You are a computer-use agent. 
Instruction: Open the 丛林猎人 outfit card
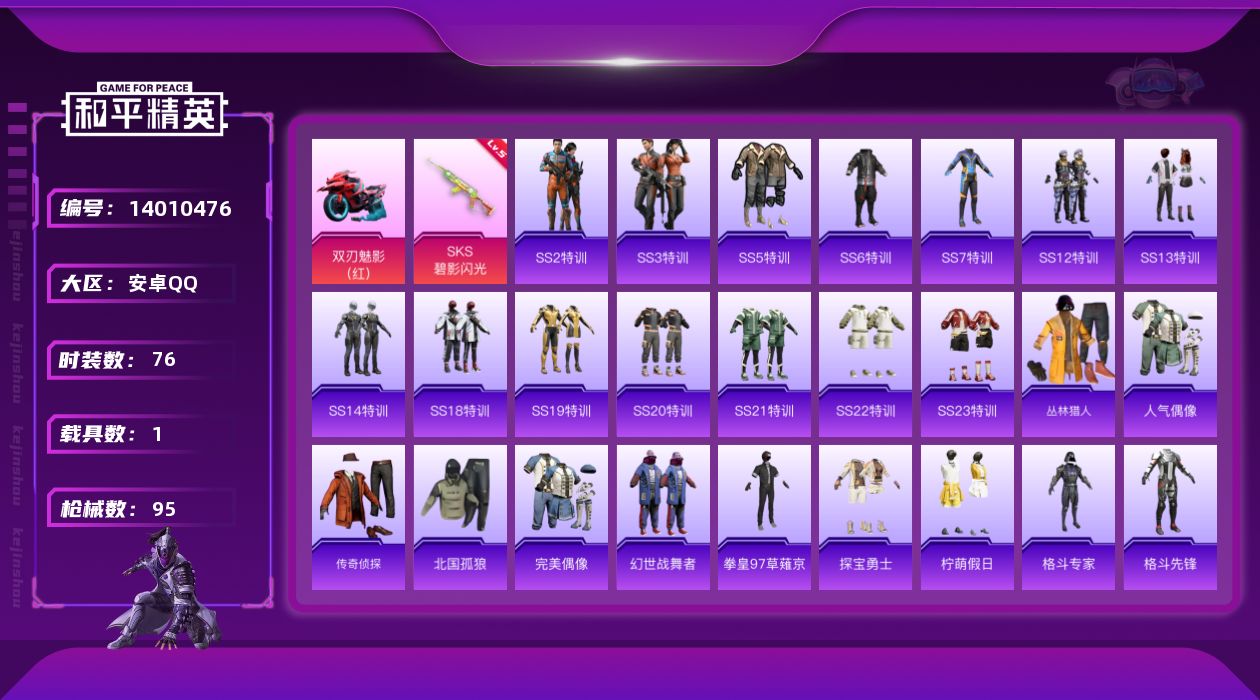[1068, 364]
